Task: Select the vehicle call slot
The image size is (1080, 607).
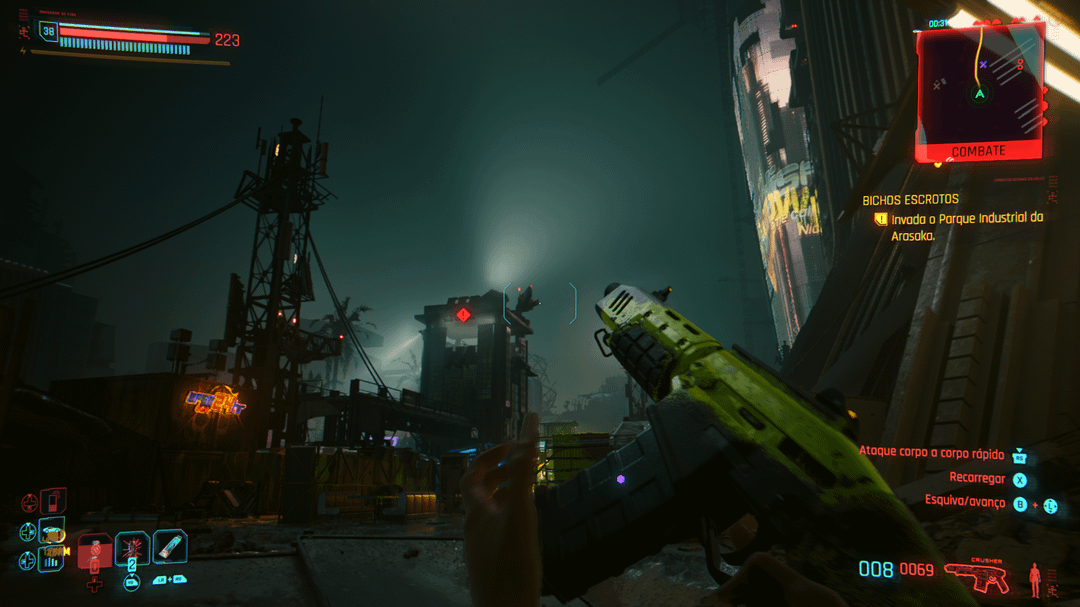Action: [52, 530]
